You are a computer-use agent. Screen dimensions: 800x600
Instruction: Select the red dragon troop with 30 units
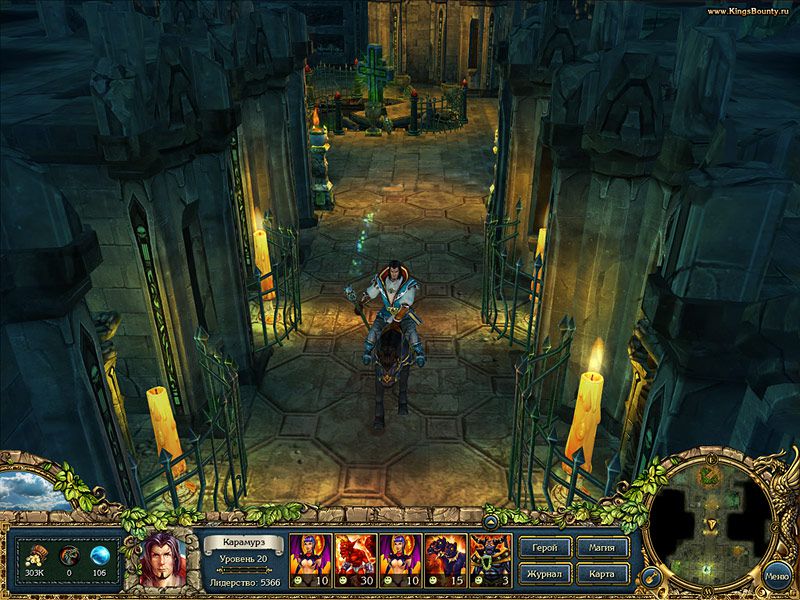[354, 559]
